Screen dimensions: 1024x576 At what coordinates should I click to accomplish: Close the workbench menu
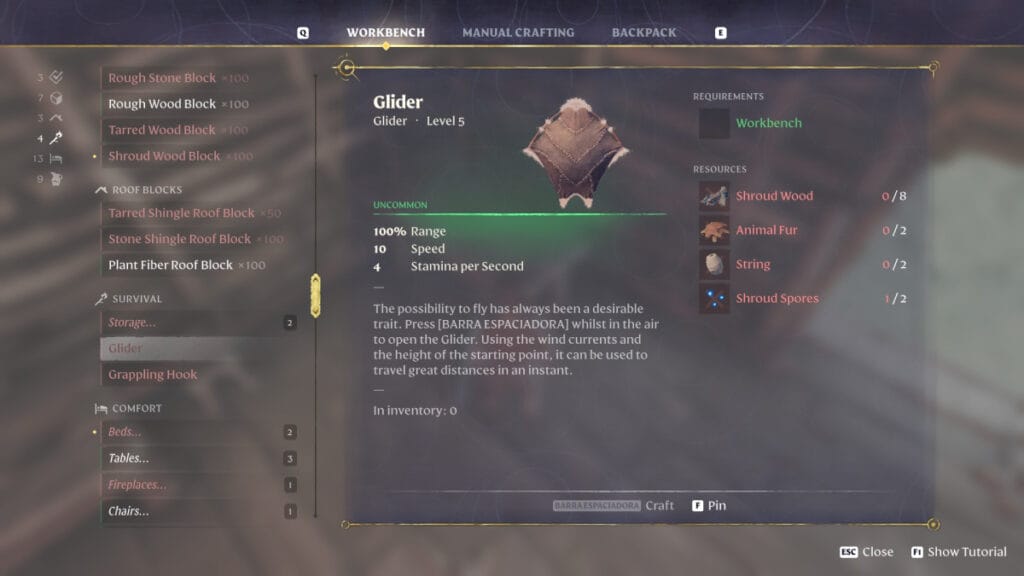tap(867, 552)
